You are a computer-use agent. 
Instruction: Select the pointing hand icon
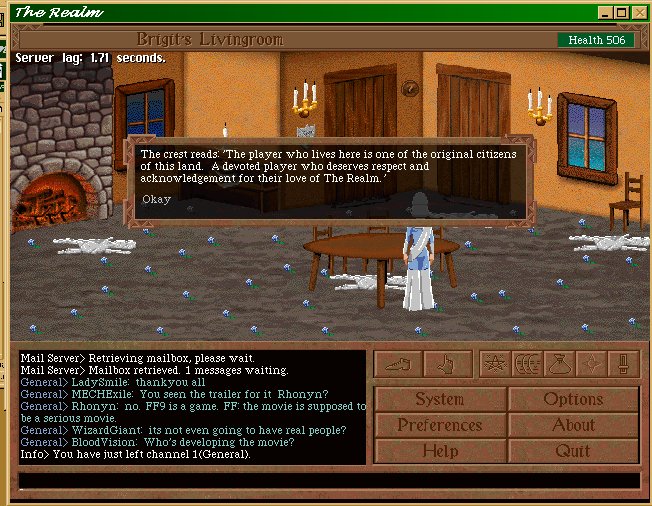point(447,364)
